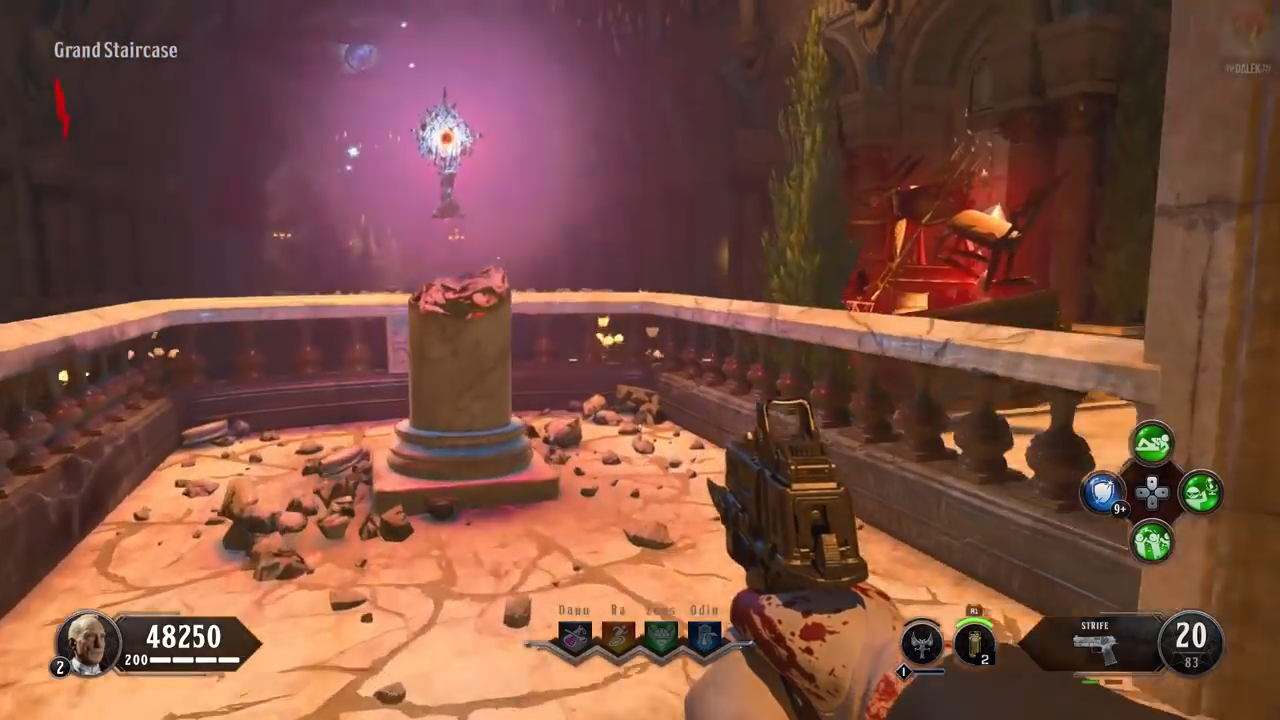Select the green Zeus perk icon
Screen dimensions: 1280x720
tap(661, 638)
